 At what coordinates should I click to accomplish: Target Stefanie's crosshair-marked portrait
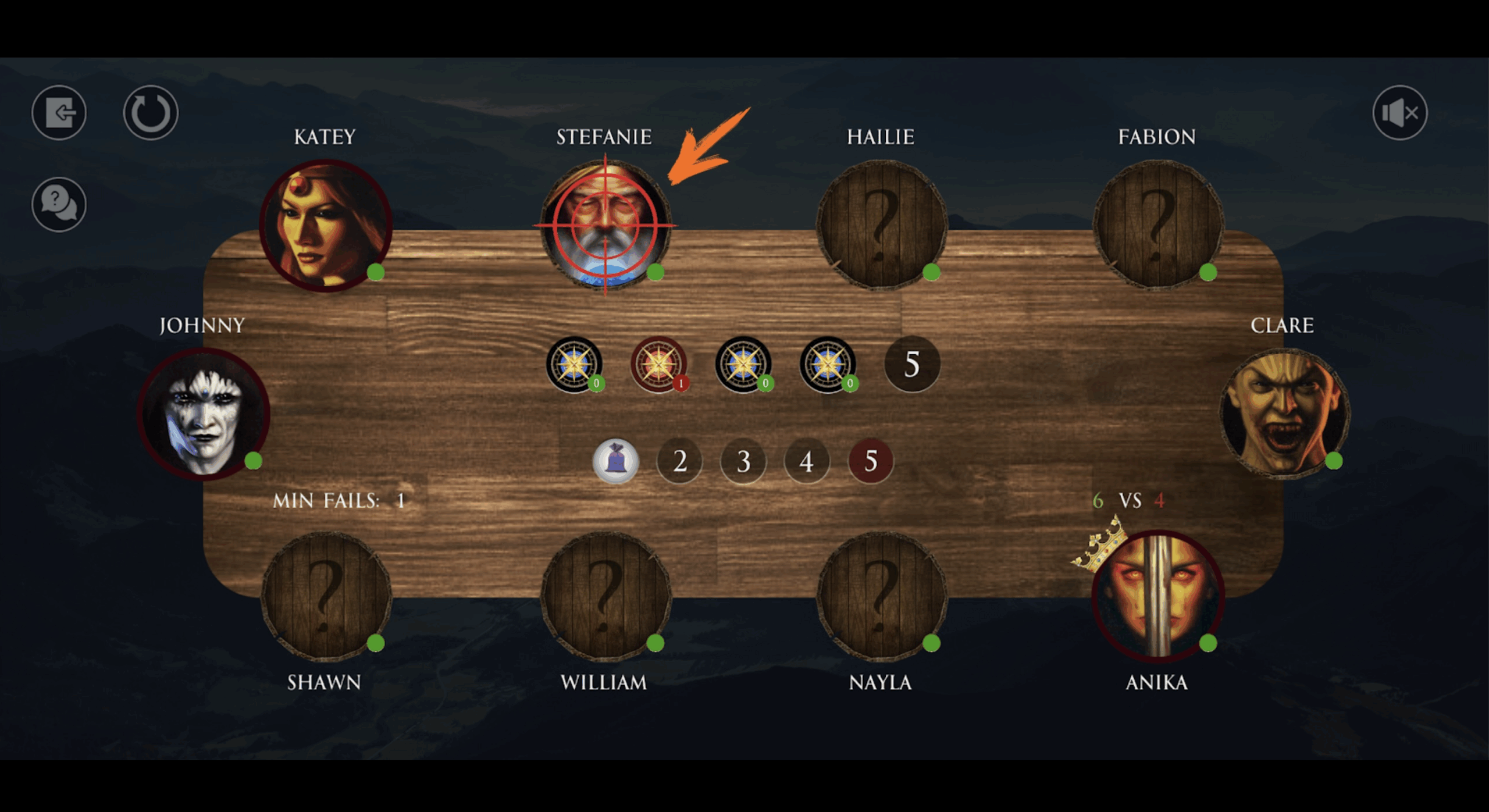(605, 225)
